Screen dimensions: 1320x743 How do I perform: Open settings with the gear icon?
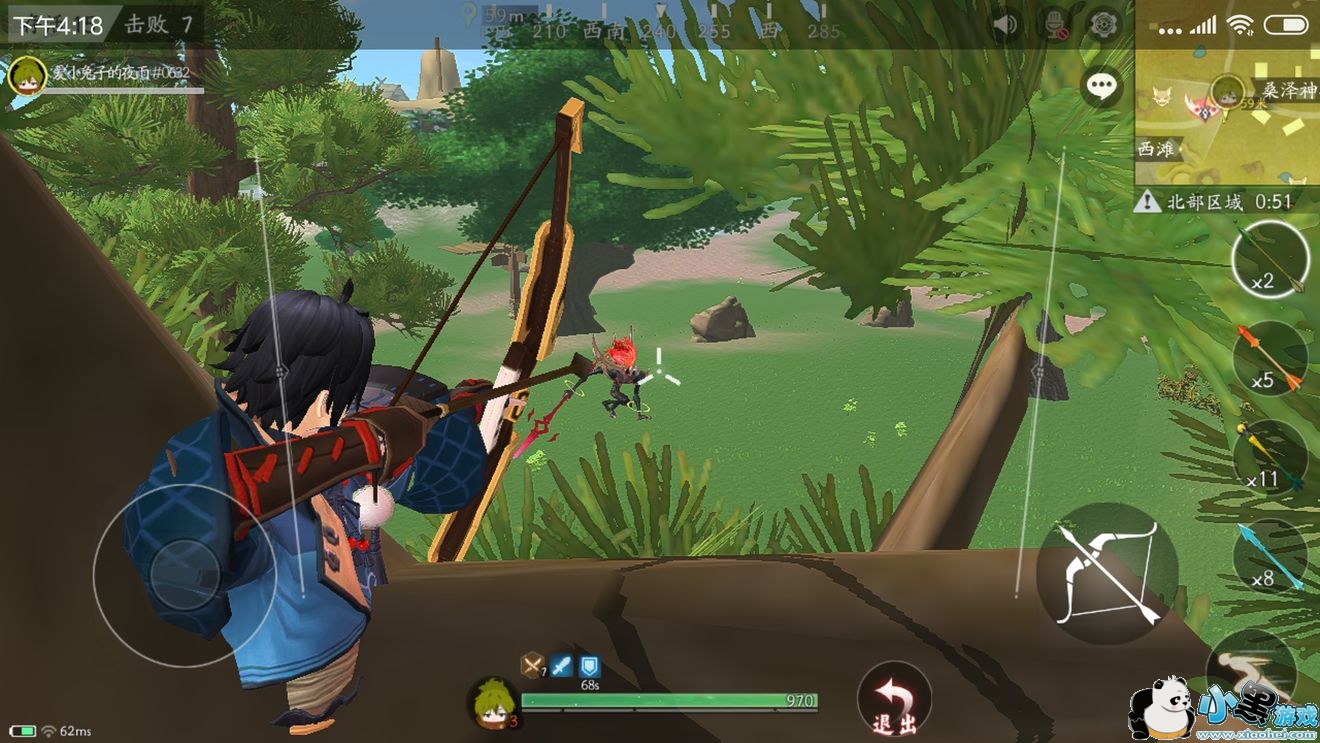[x=1103, y=23]
